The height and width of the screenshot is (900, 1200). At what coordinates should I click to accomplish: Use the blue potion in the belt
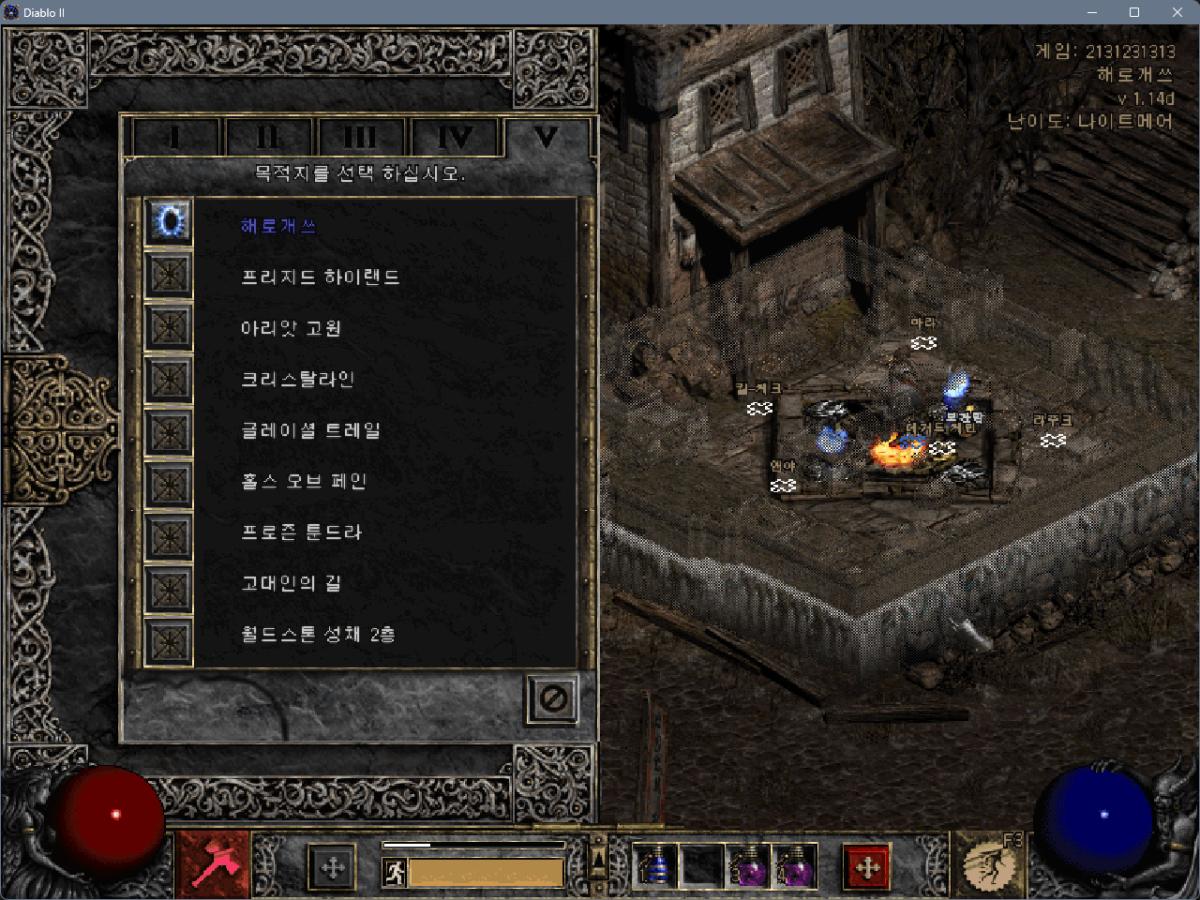(x=655, y=866)
